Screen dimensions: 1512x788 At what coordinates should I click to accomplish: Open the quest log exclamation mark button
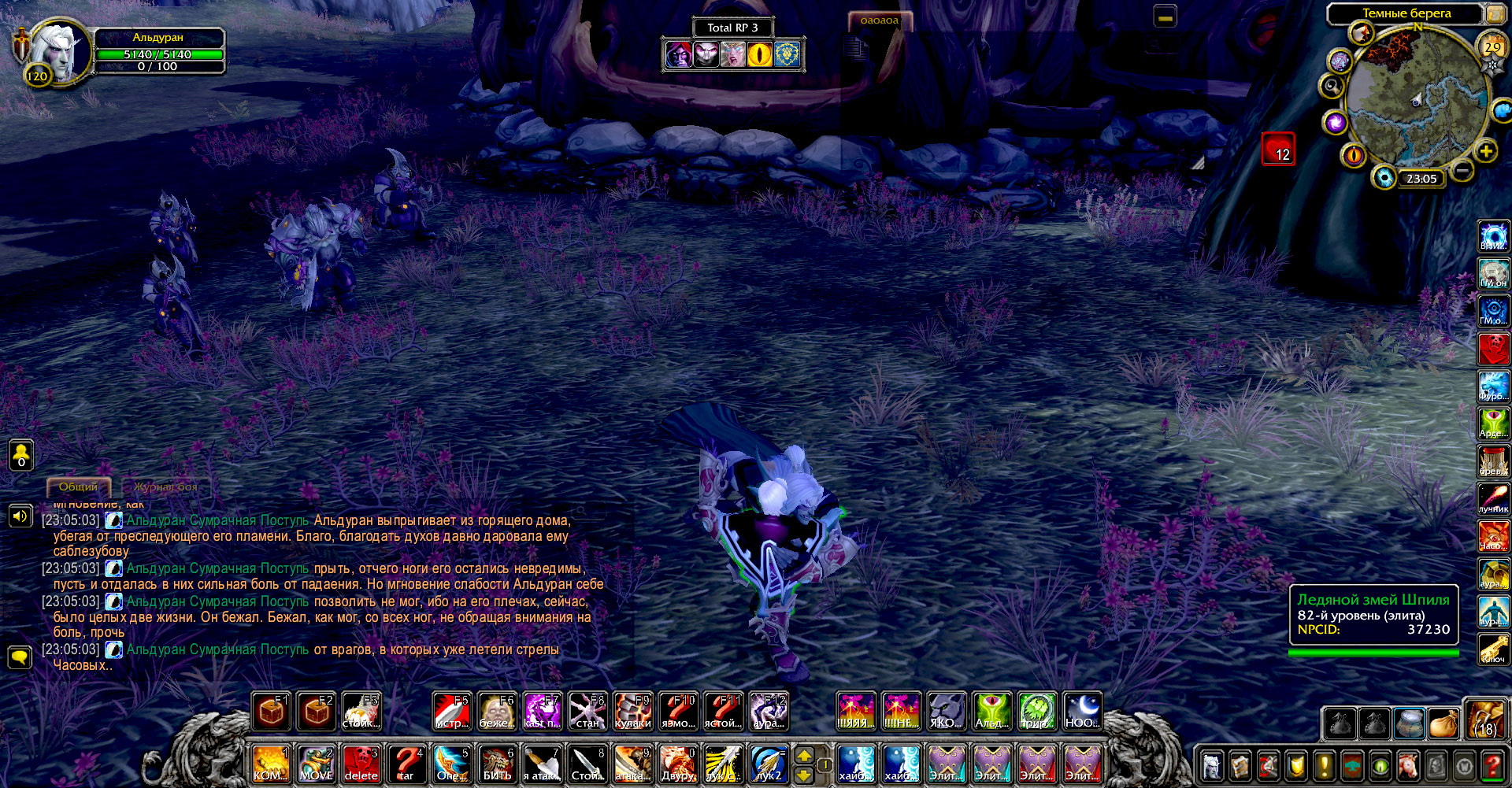[x=1325, y=764]
